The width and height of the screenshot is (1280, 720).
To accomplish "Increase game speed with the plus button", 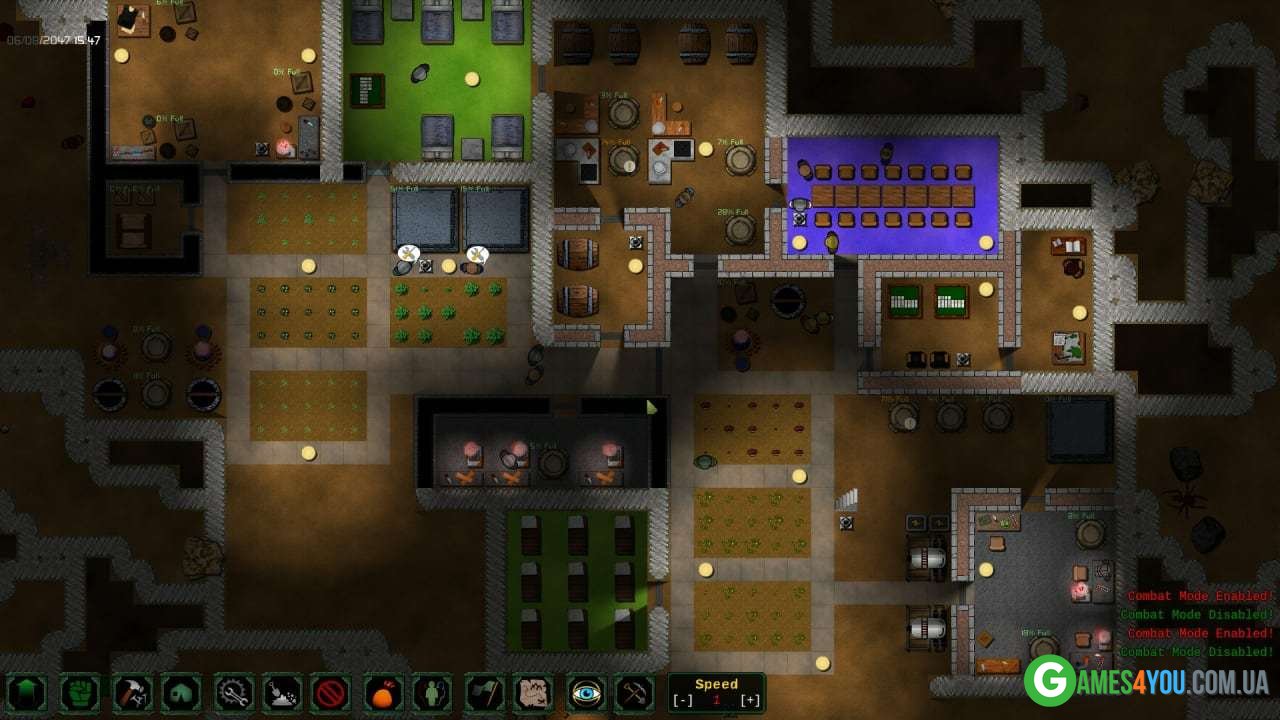I will coord(750,700).
